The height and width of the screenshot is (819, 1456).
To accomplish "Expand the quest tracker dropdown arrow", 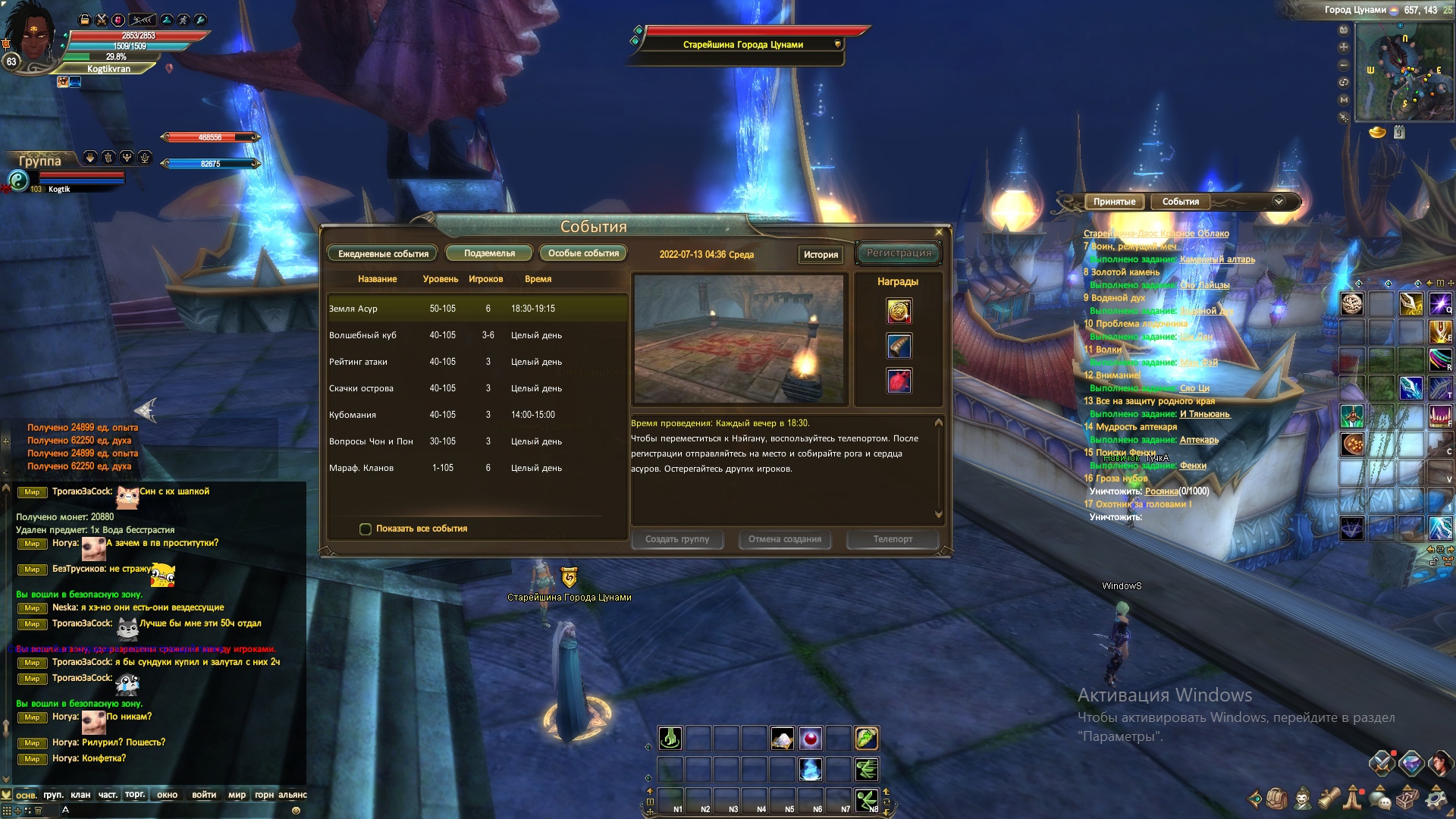I will click(x=1279, y=202).
